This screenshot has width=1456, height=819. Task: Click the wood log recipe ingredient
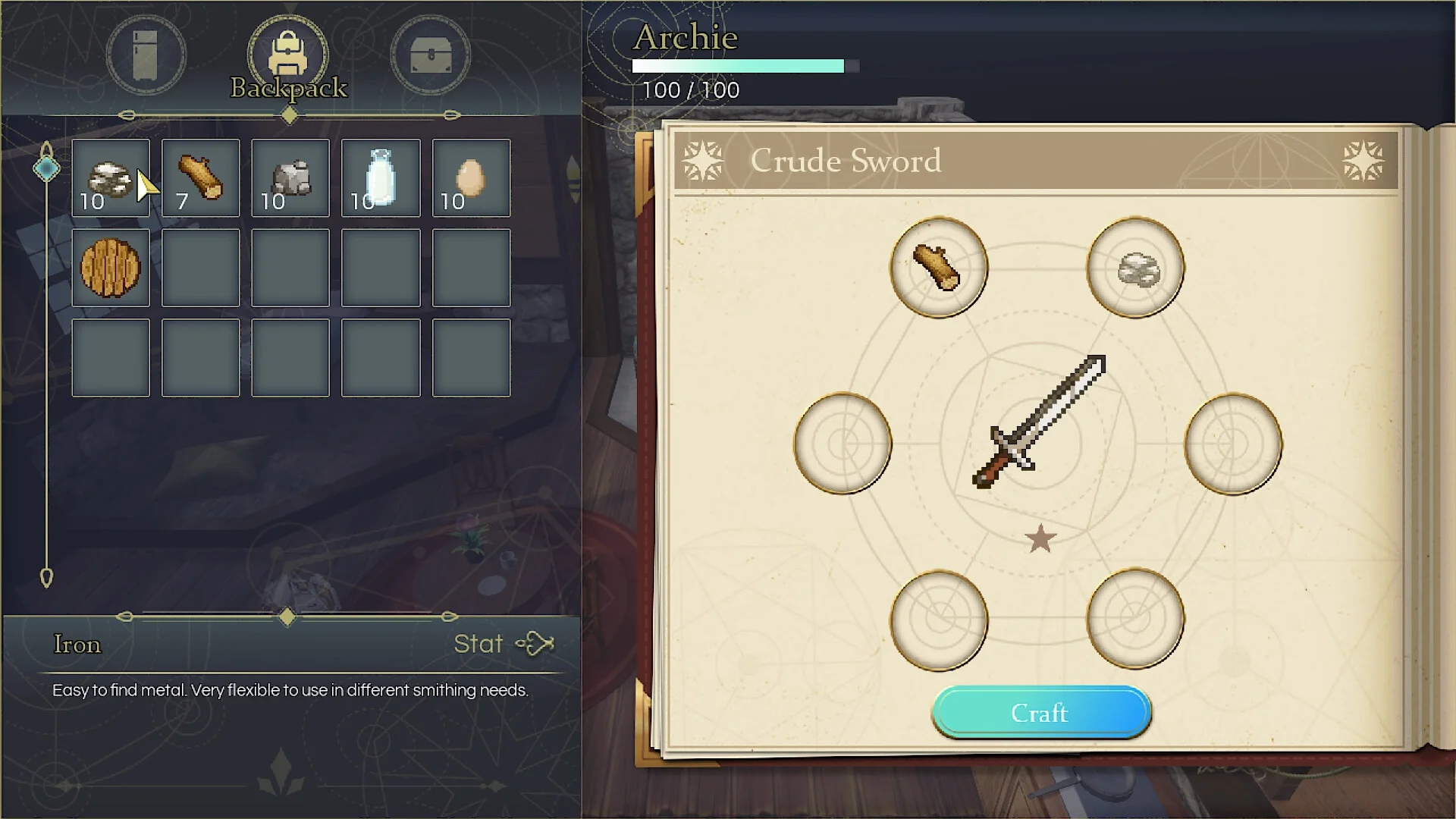coord(938,268)
